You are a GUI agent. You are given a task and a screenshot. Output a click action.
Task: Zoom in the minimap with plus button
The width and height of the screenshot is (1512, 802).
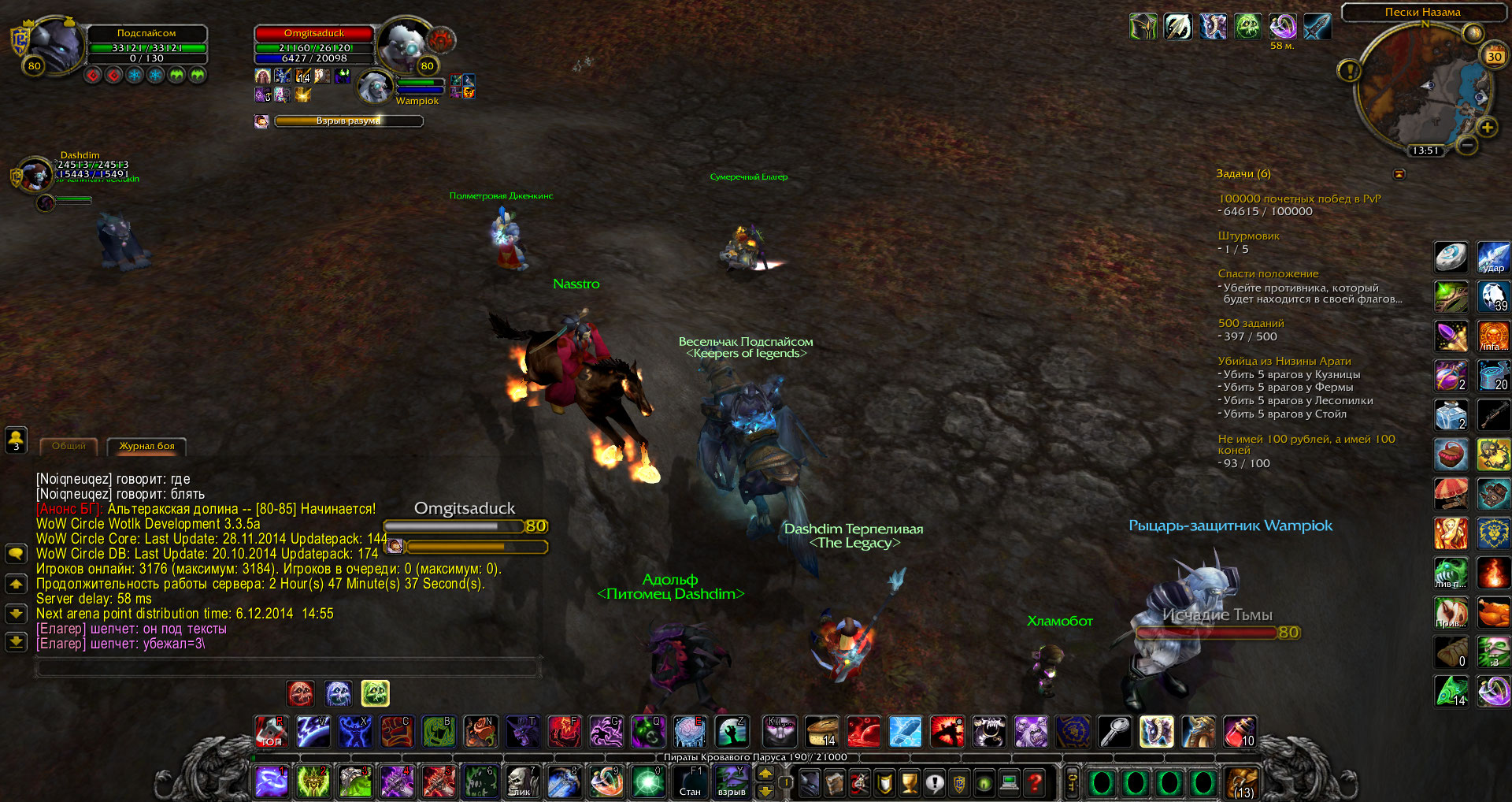coord(1487,128)
